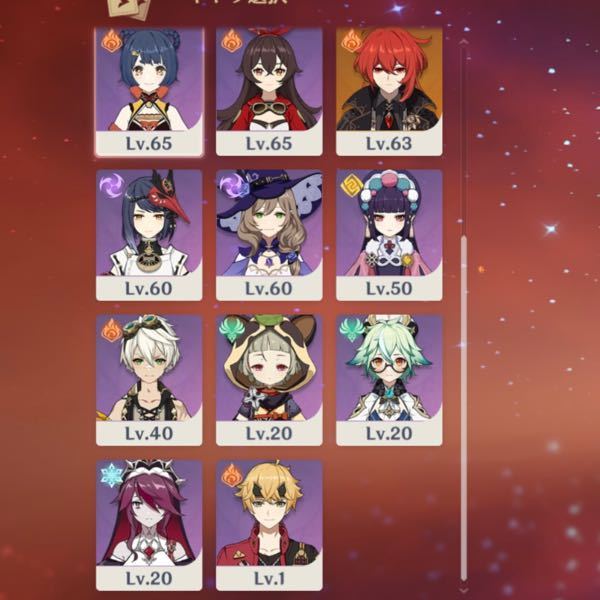The width and height of the screenshot is (600, 600).
Task: Choose Amber with the red bow ribbon
Action: [x=269, y=90]
